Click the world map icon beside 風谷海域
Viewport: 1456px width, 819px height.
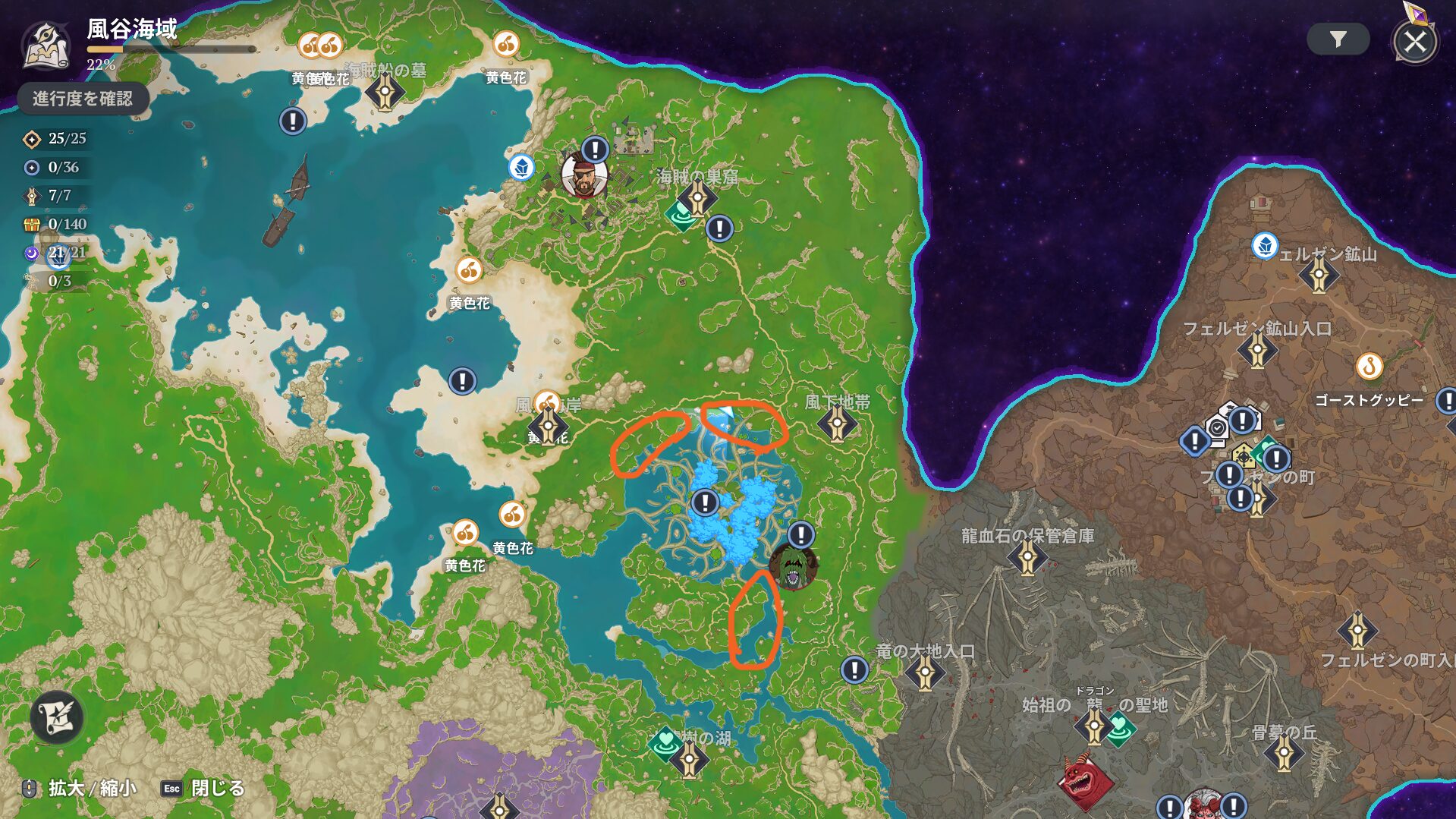47,46
